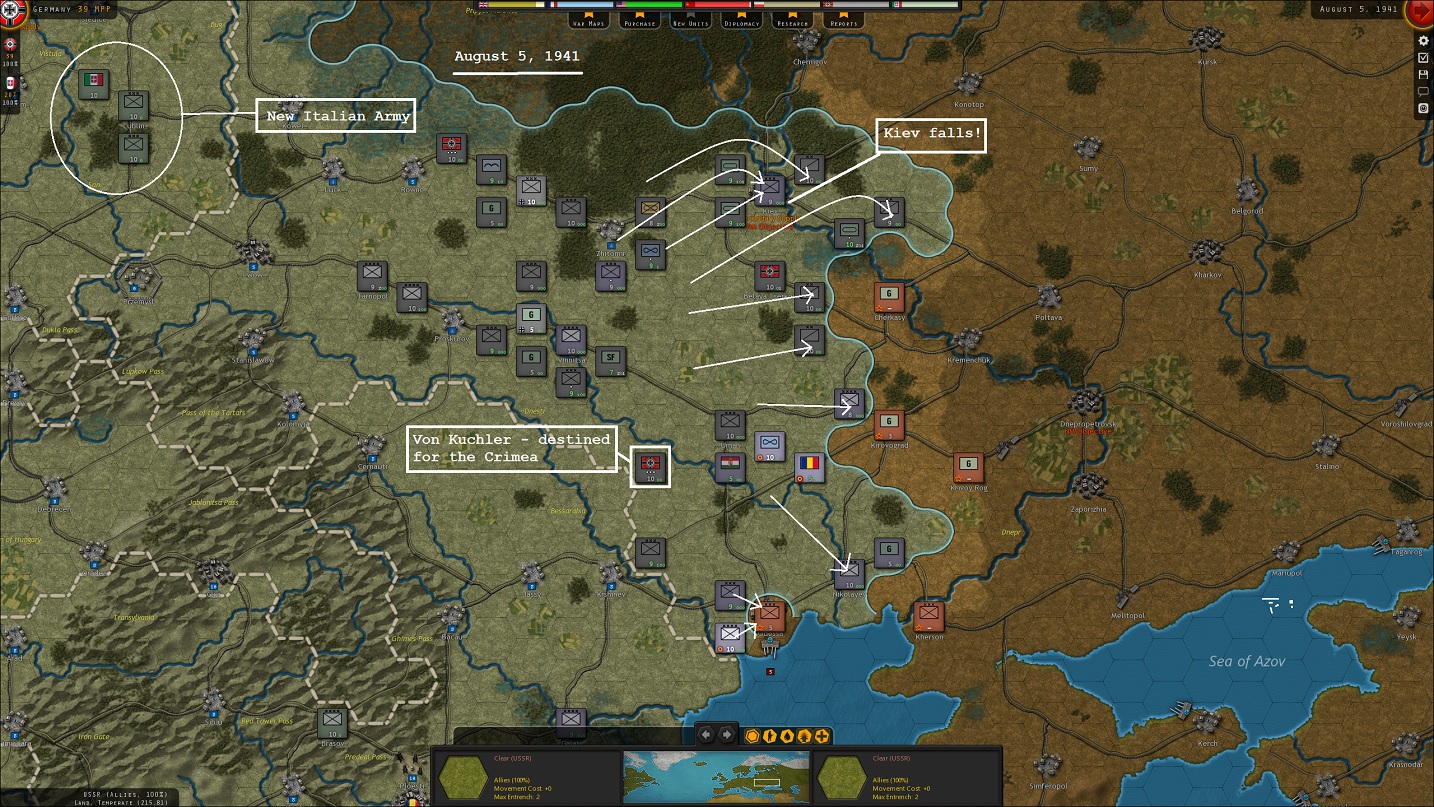Open the settings gear in the right sidebar
The width and height of the screenshot is (1434, 807).
click(x=1424, y=41)
